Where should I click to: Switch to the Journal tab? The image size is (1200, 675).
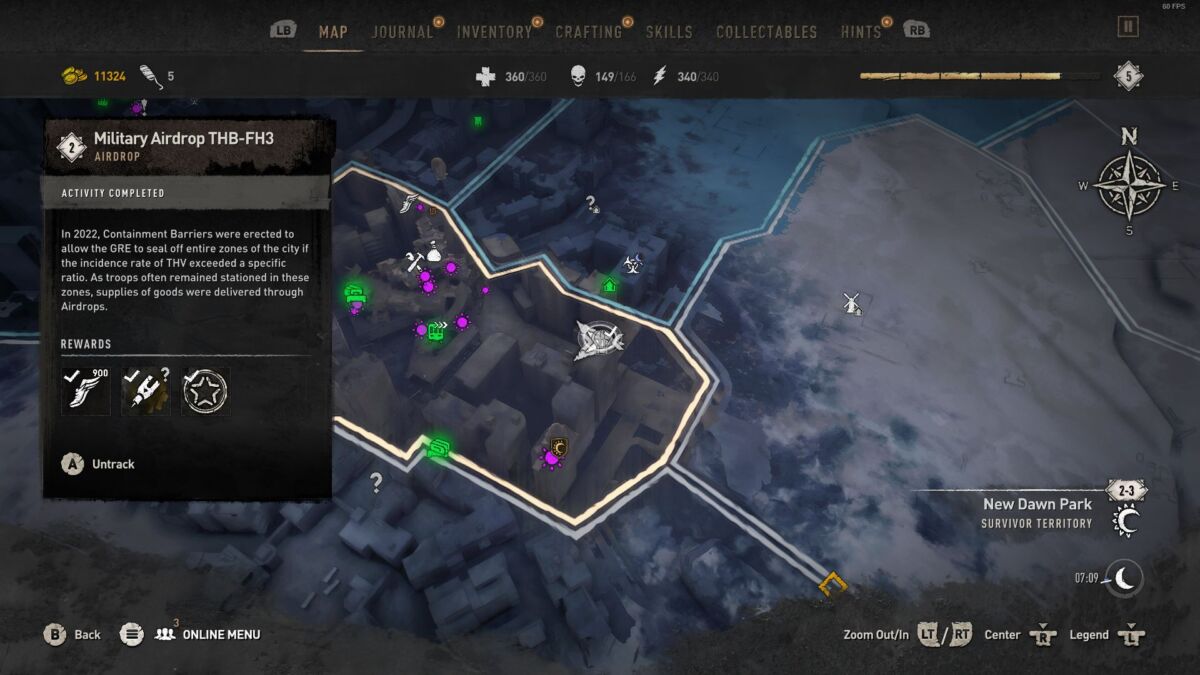click(402, 32)
